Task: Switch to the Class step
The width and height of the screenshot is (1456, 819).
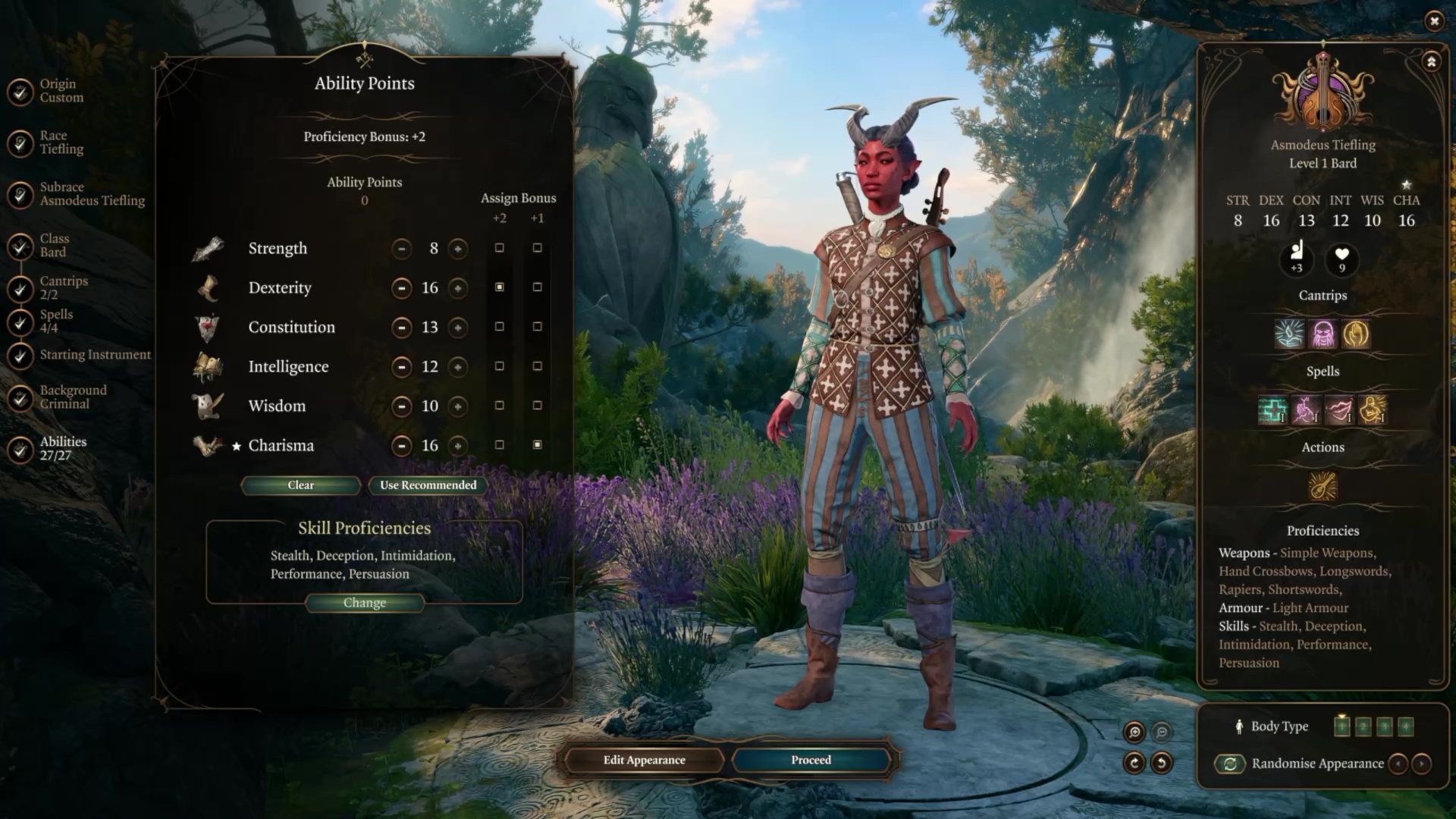Action: pyautogui.click(x=45, y=246)
